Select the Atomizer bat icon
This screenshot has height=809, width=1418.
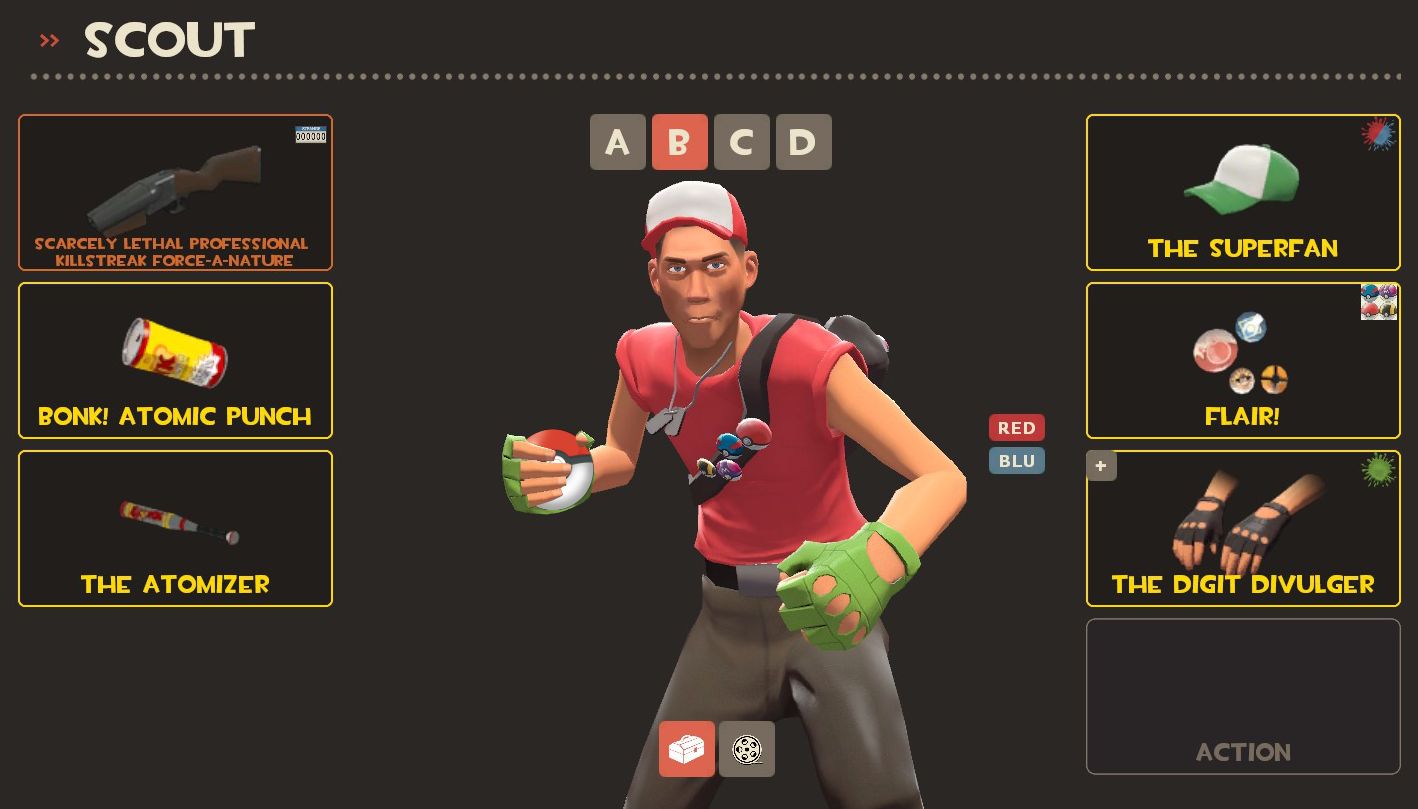(175, 520)
